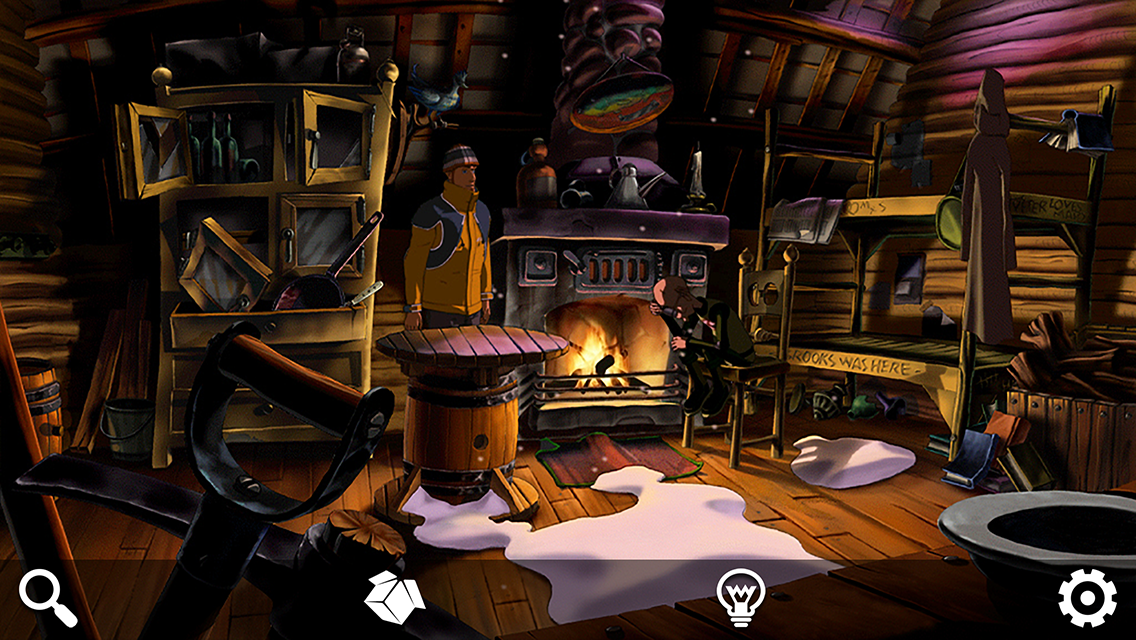Open the inventory box icon
1136x640 pixels.
[x=394, y=597]
